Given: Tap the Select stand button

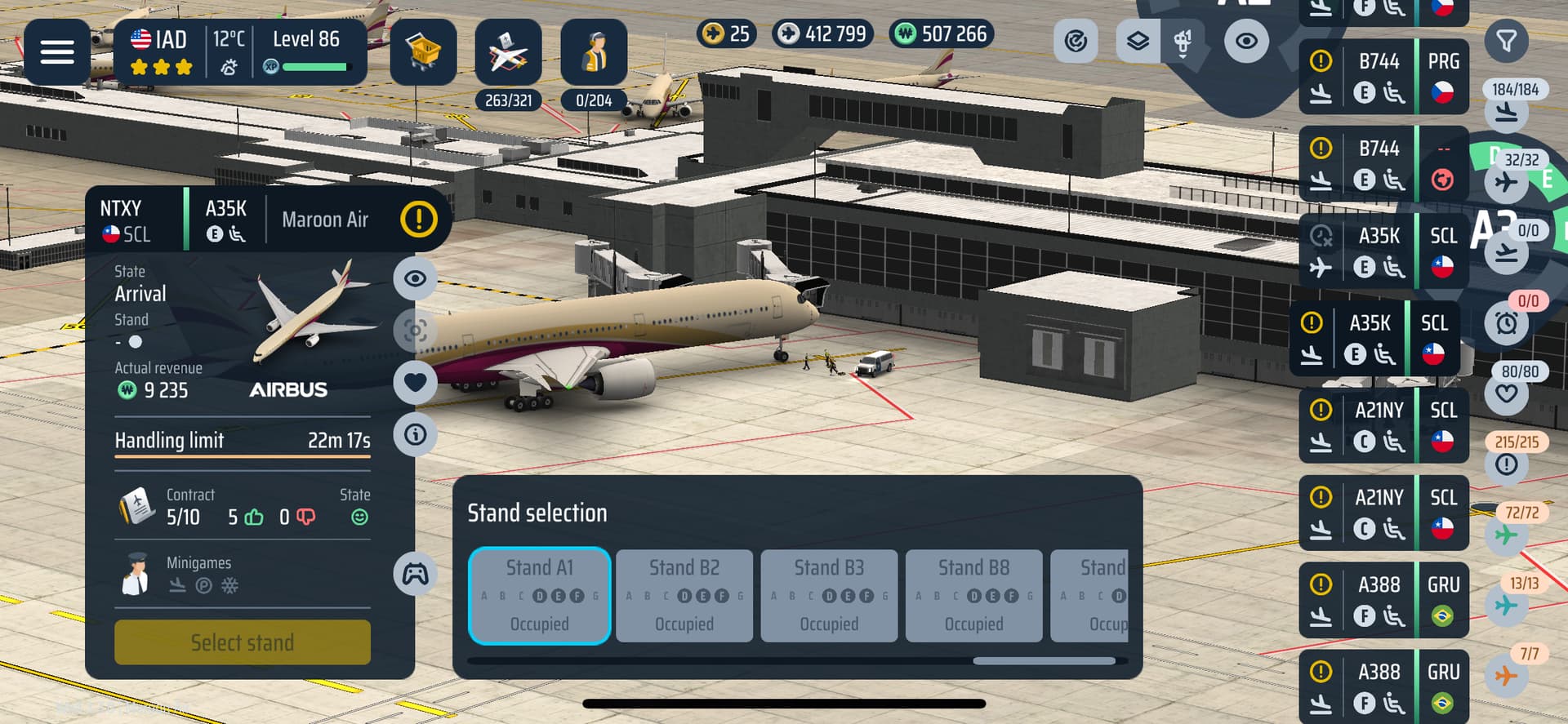Looking at the screenshot, I should point(242,642).
